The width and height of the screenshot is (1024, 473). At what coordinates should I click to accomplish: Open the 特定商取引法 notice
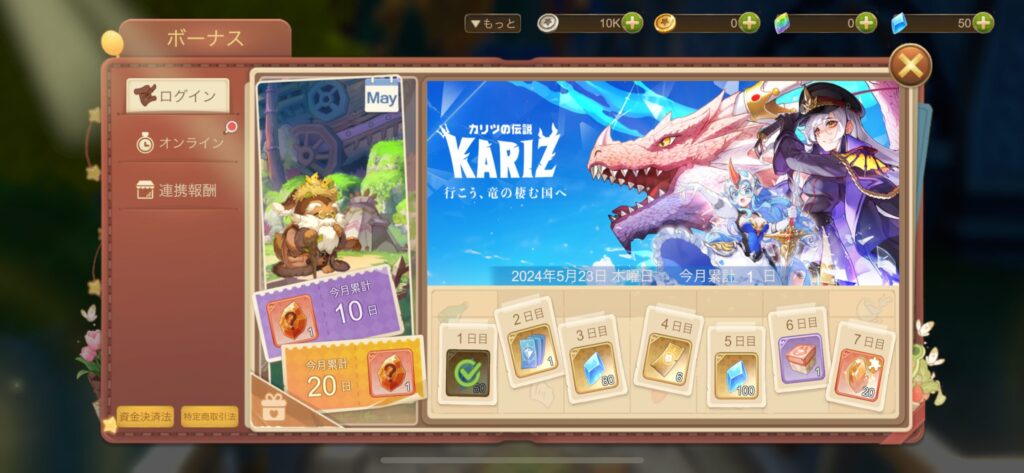click(x=210, y=416)
